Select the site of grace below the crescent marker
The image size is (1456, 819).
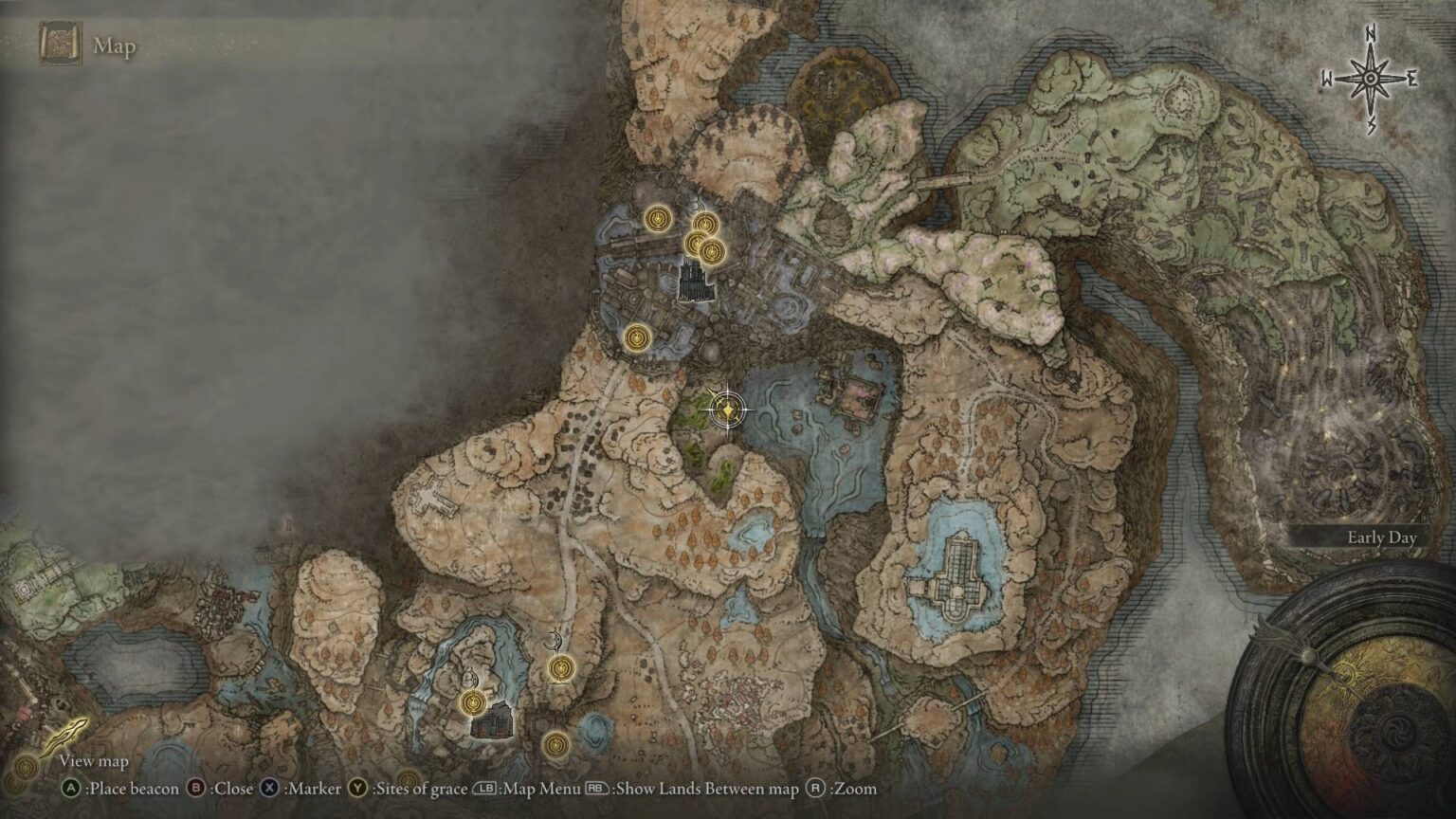tap(559, 669)
